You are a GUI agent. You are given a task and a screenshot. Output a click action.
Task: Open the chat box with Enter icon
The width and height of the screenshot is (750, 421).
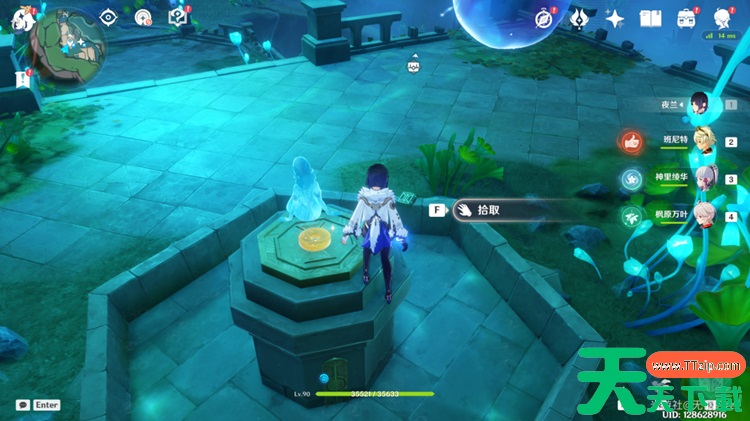point(38,405)
